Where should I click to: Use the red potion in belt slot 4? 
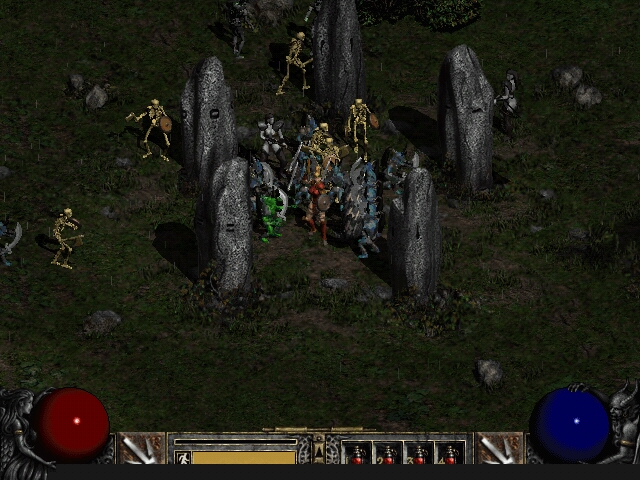tap(450, 455)
